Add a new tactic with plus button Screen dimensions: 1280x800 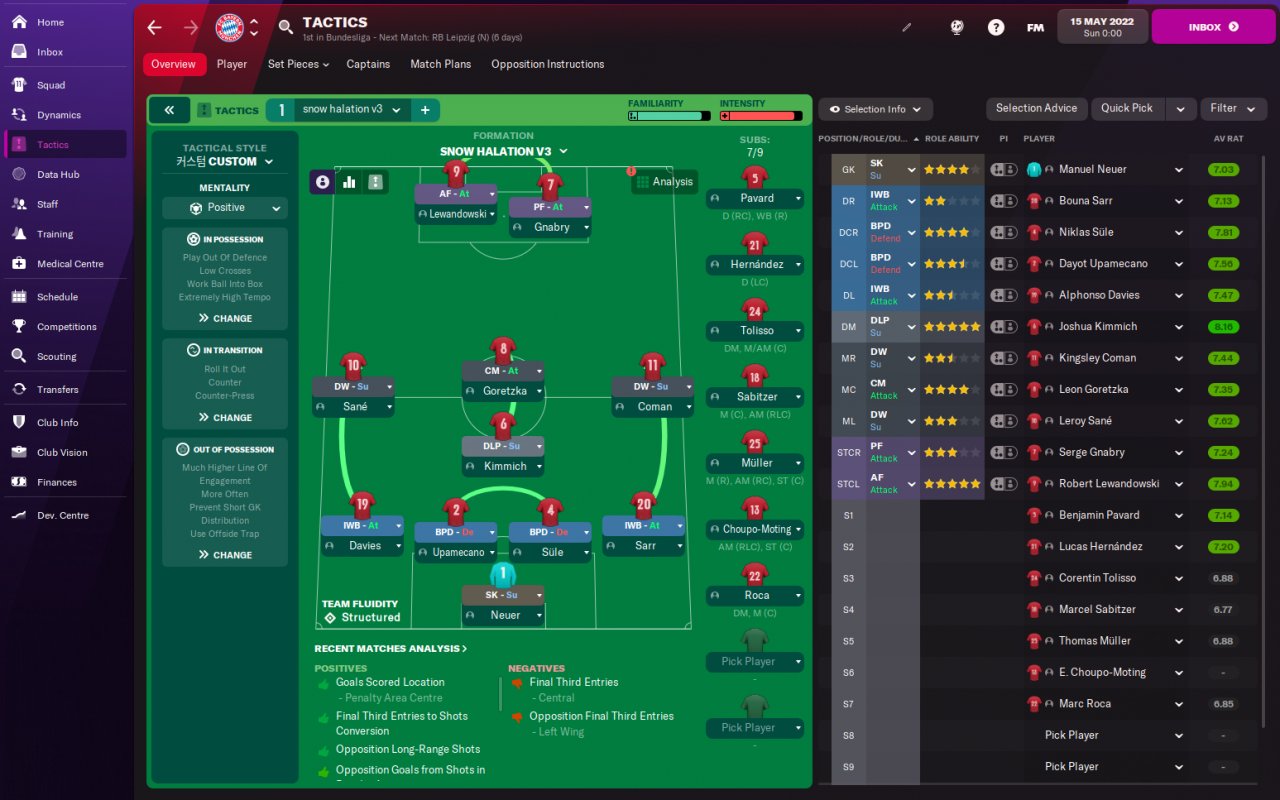click(x=425, y=110)
